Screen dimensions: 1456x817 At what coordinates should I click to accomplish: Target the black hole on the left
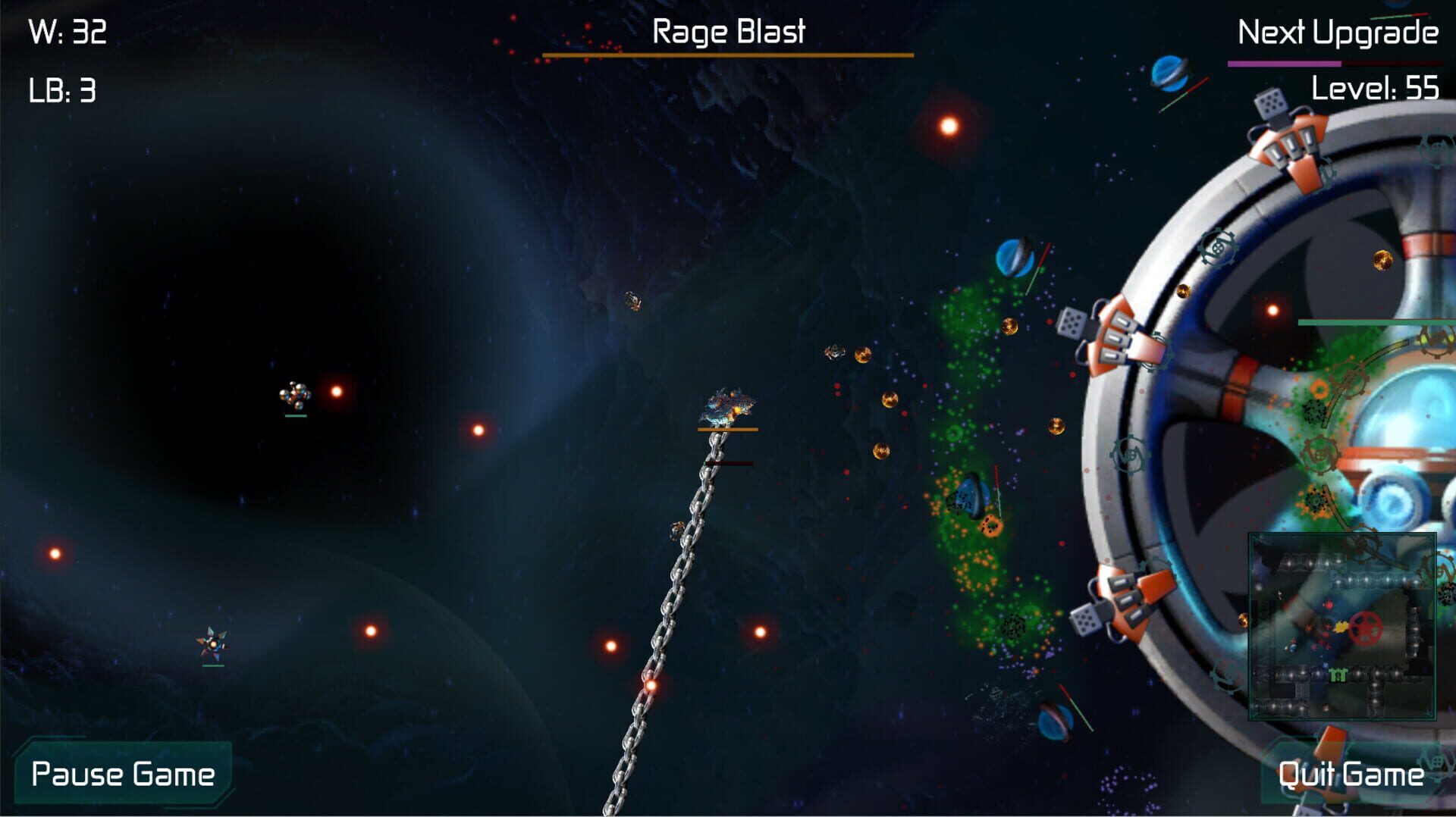pyautogui.click(x=220, y=303)
